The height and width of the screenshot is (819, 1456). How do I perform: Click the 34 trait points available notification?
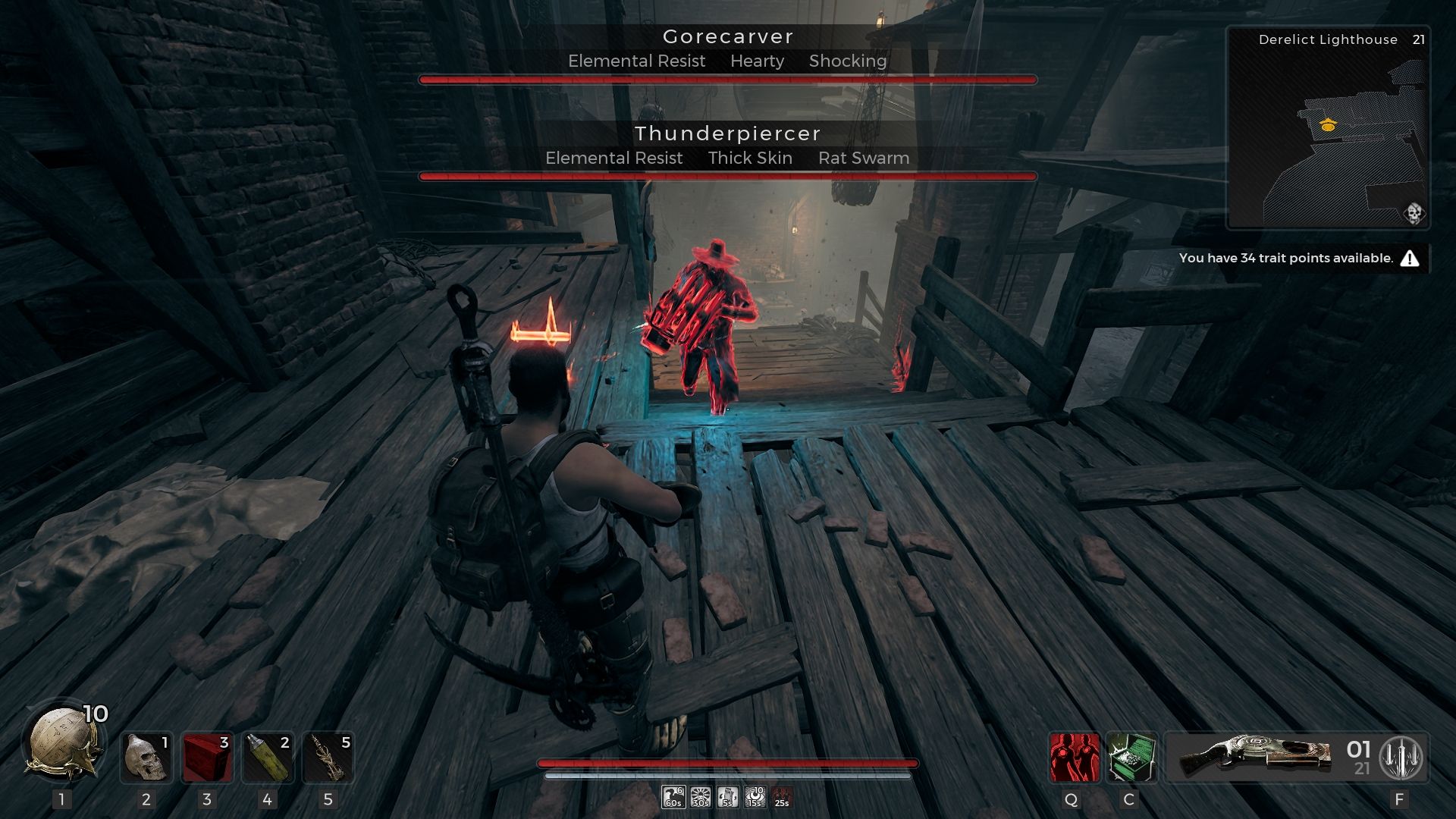tap(1287, 258)
